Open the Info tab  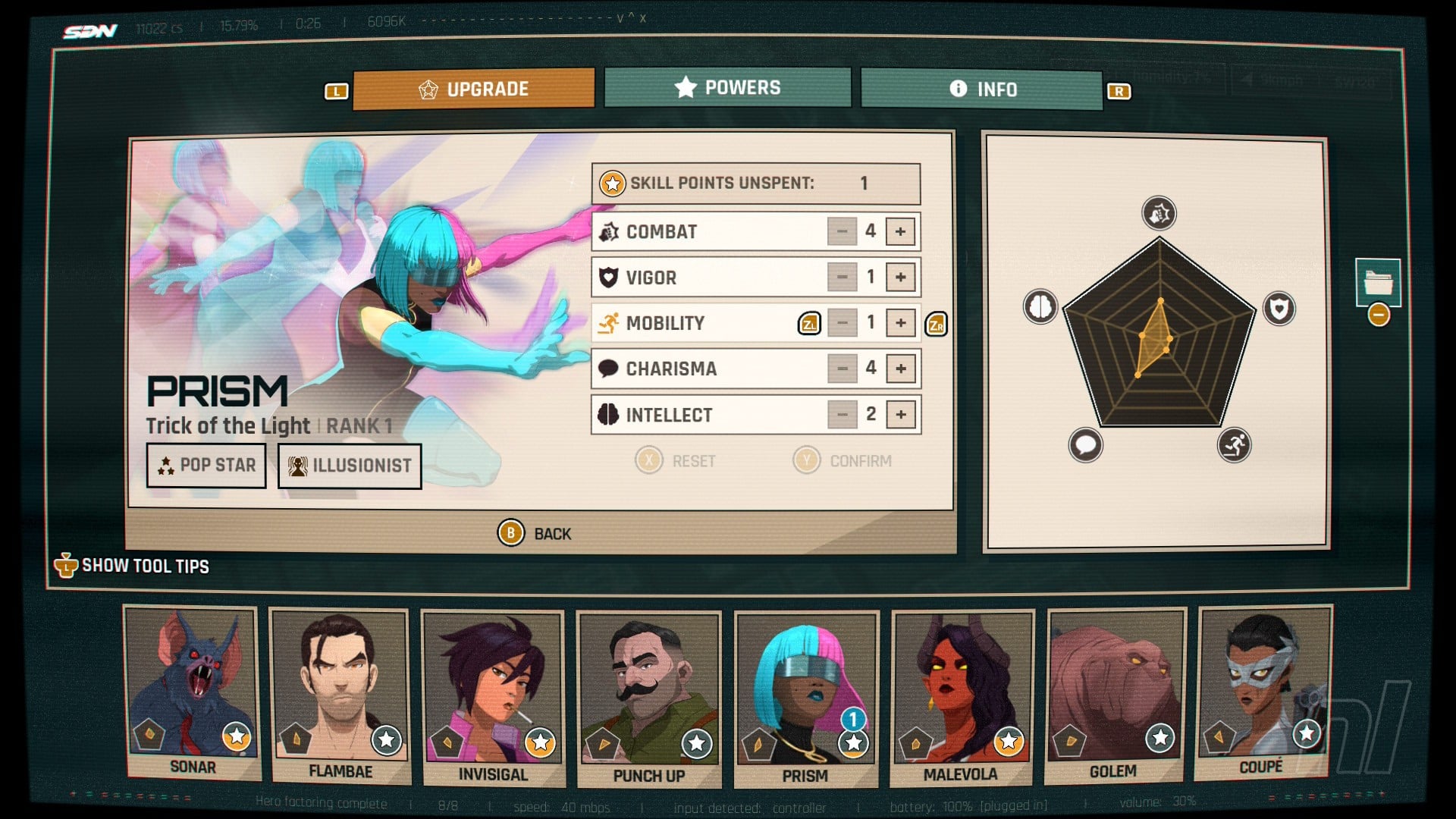pos(981,89)
